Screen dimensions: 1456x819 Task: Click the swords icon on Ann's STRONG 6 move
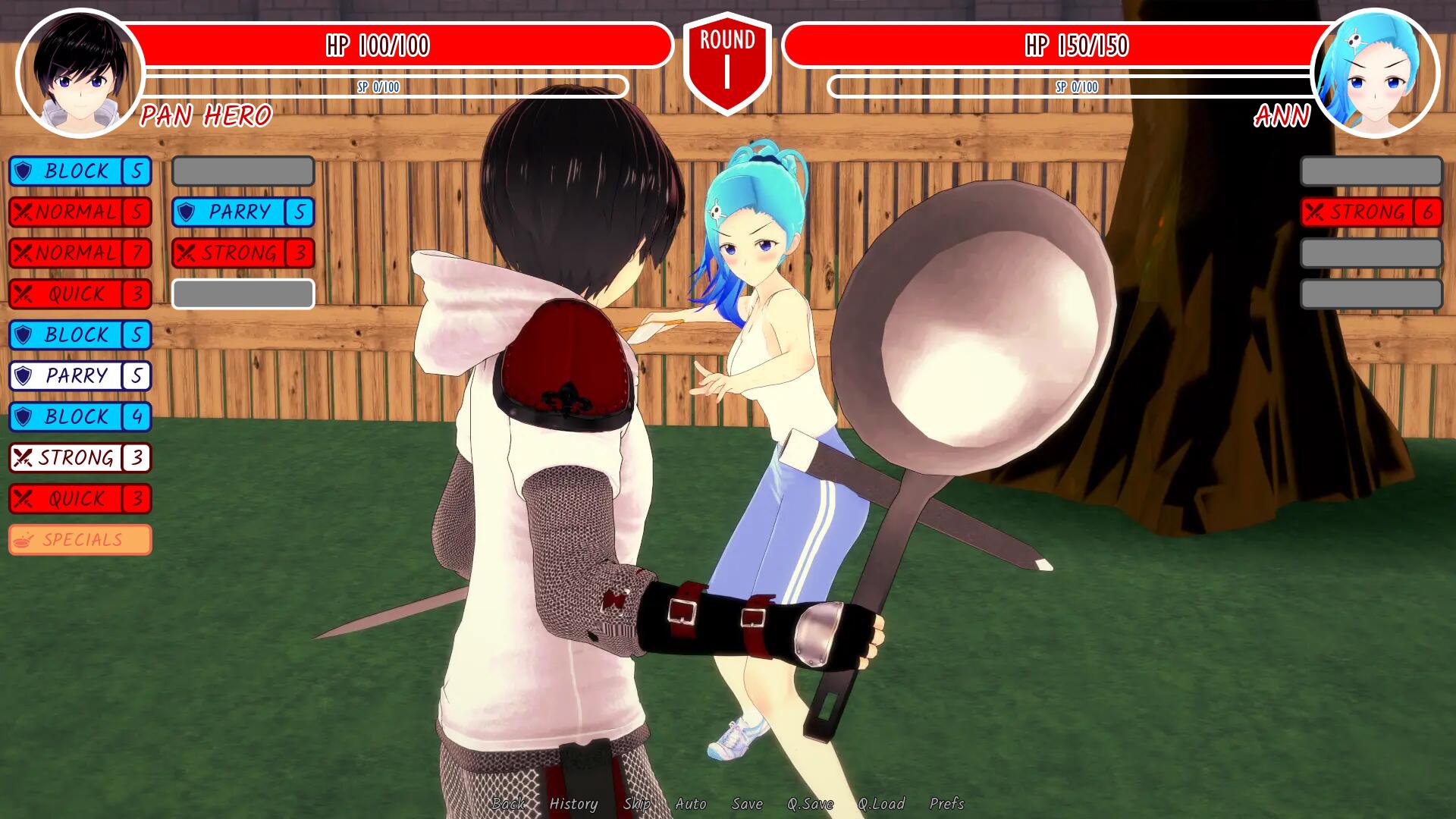pos(1316,212)
